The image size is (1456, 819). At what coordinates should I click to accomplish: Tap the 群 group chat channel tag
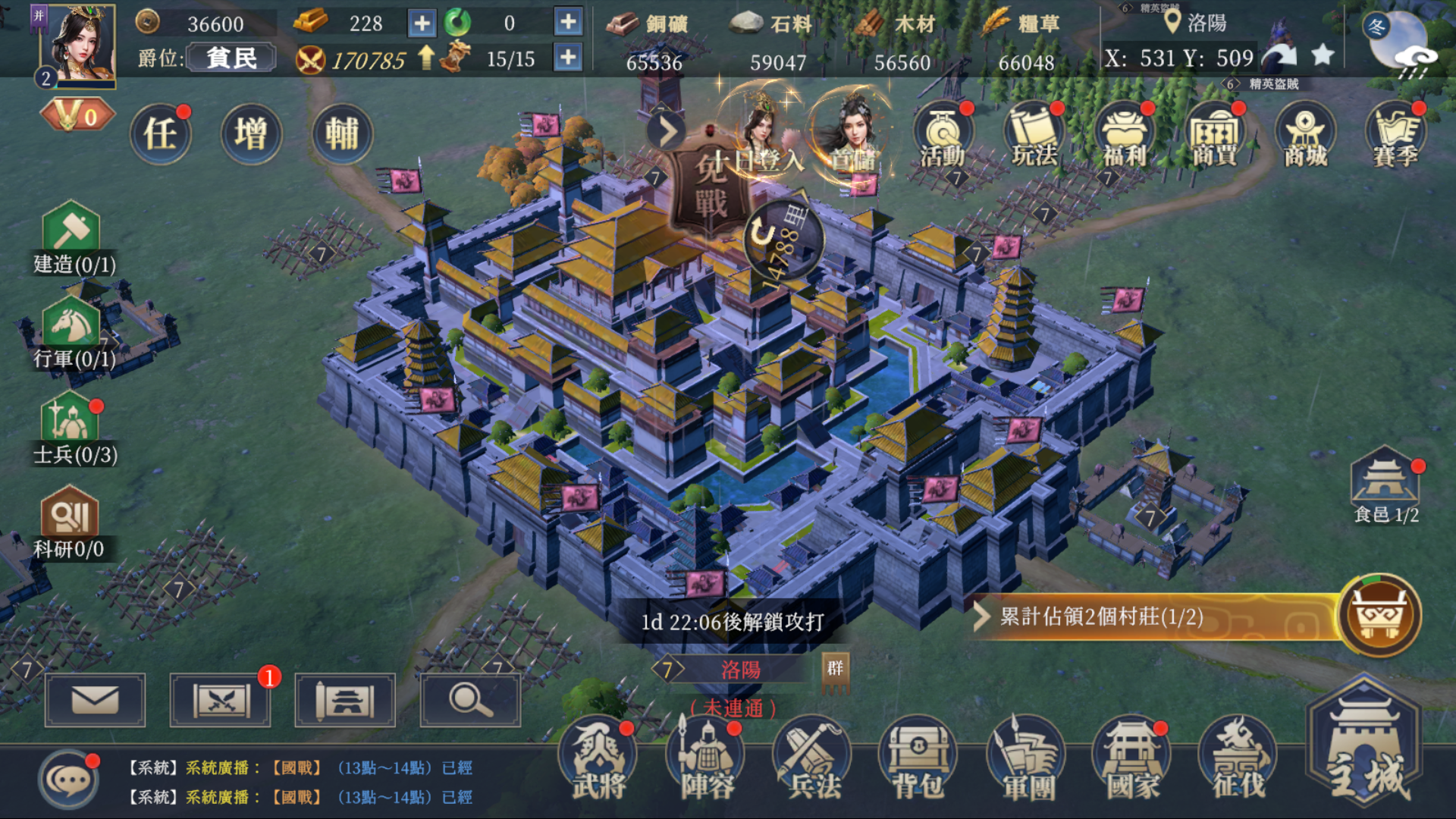point(836,671)
